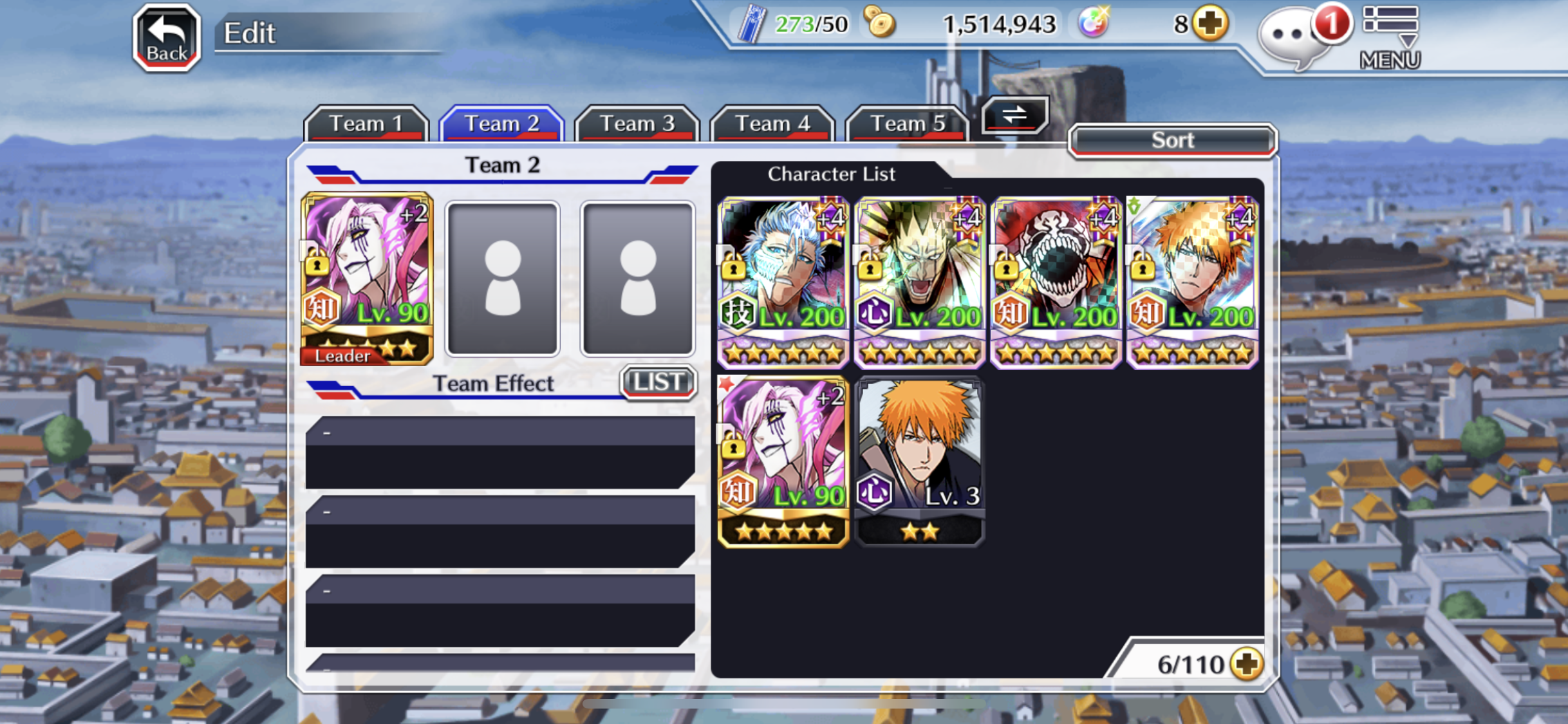Switch to Team 4
This screenshot has height=724, width=1568.
pyautogui.click(x=772, y=123)
